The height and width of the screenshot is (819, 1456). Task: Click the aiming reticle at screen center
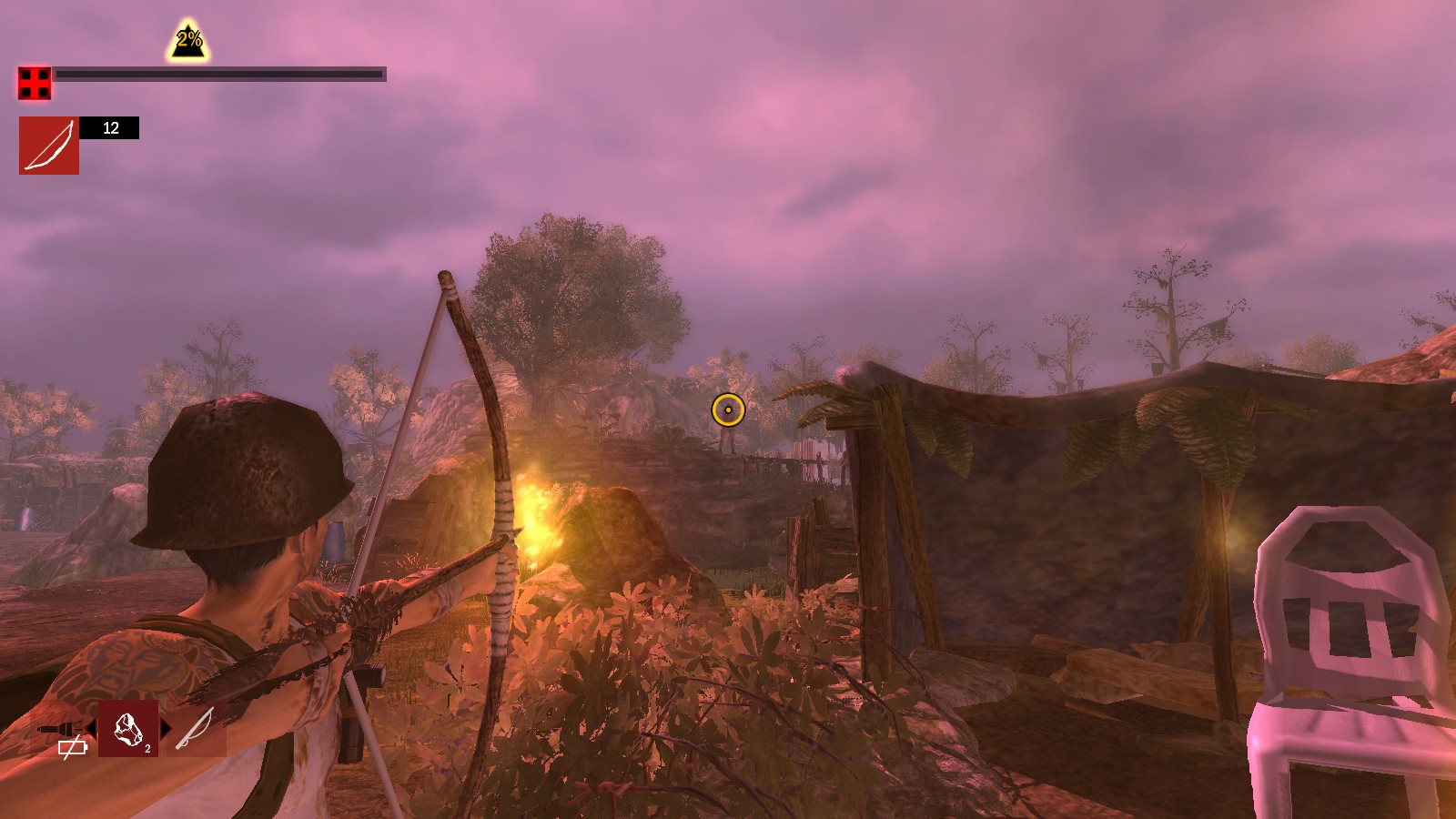[x=727, y=411]
